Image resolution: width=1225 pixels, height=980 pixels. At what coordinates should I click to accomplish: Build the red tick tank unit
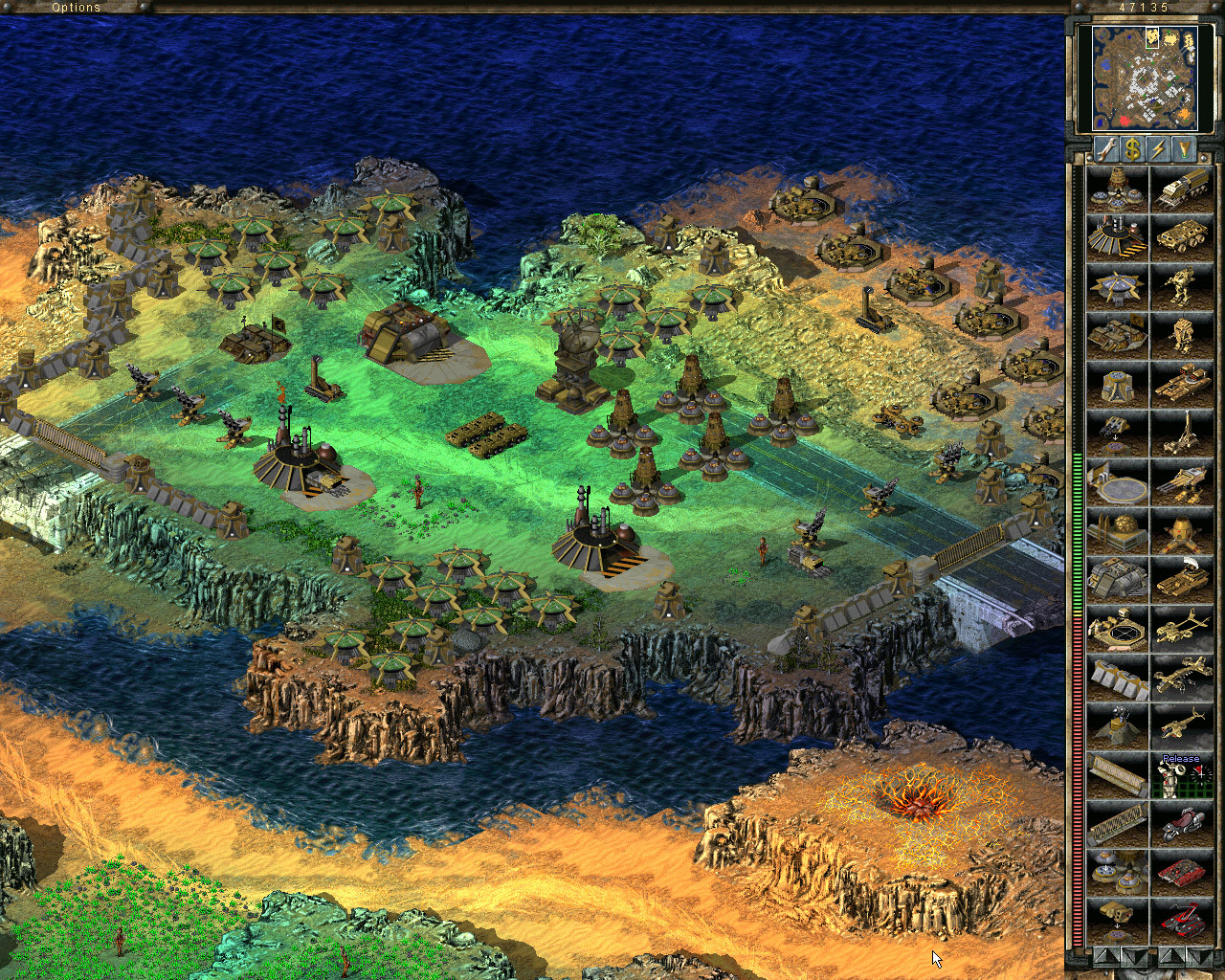1182,872
